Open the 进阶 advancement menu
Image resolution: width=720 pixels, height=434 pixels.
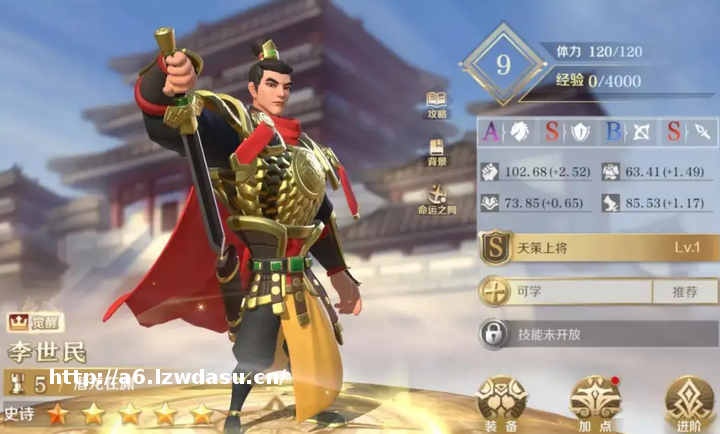pyautogui.click(x=689, y=402)
